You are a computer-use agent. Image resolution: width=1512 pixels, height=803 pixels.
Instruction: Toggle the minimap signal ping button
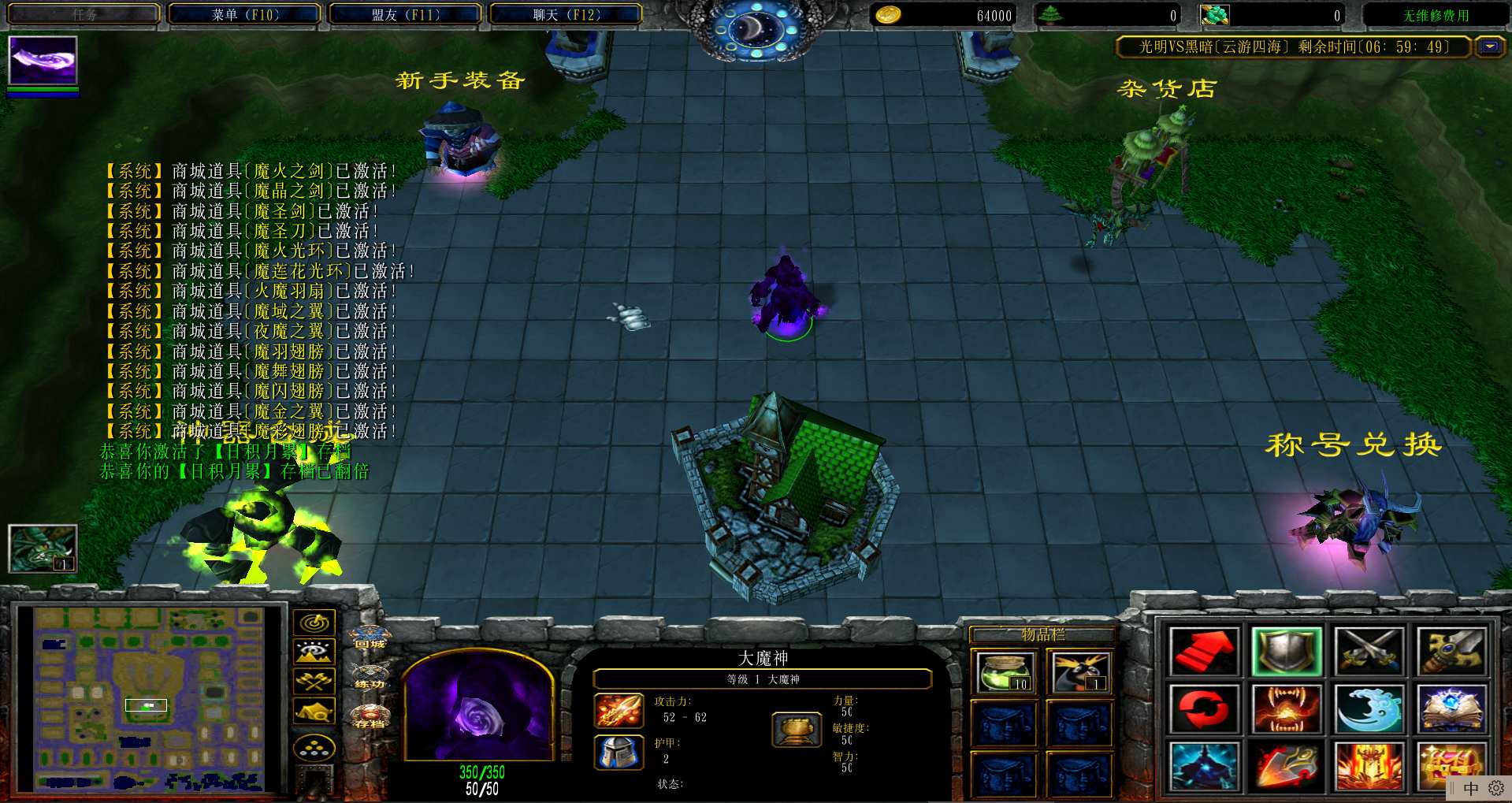[x=314, y=623]
